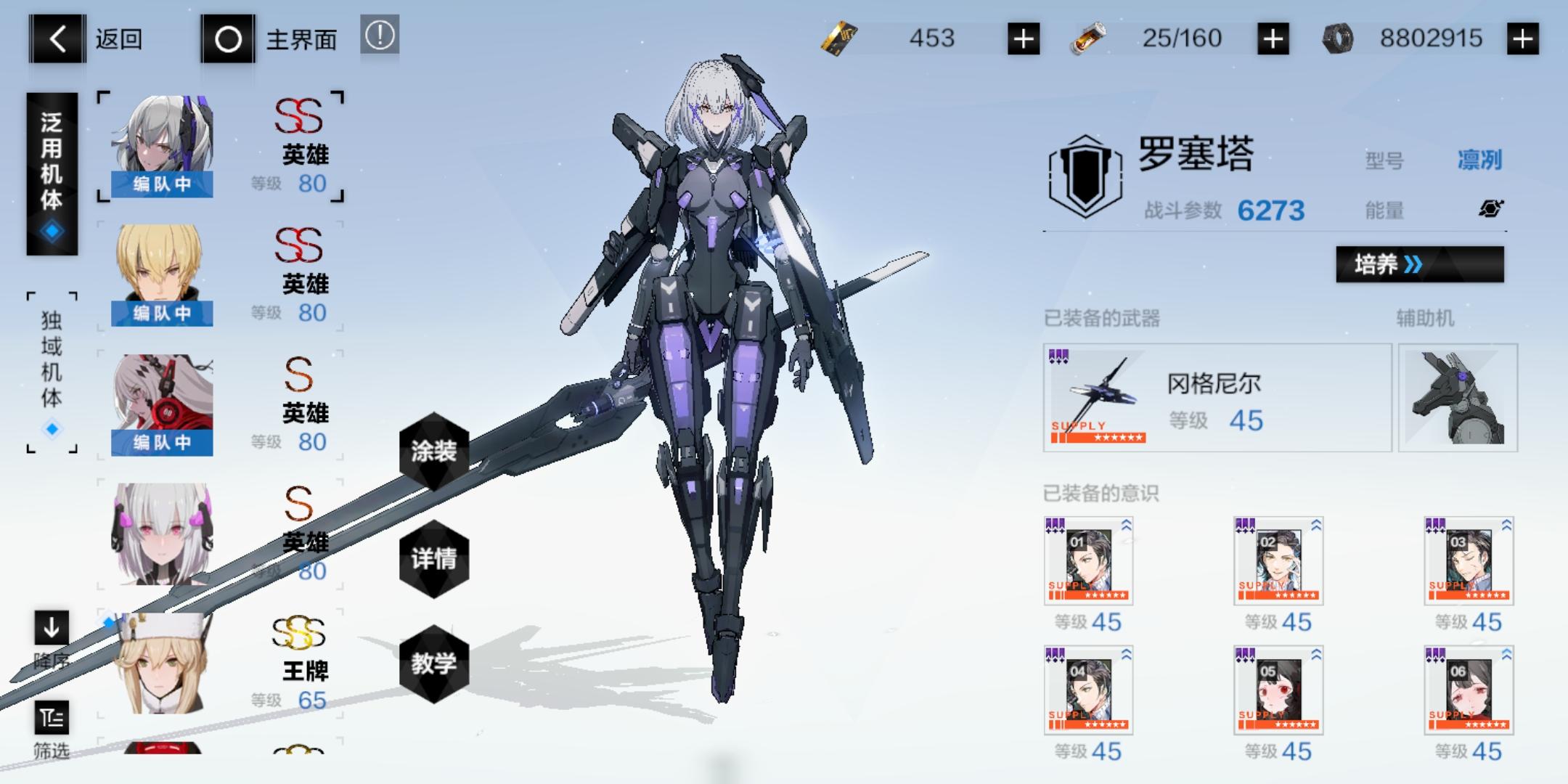Open the 涂装 paint hexagon icon
Viewport: 1568px width, 784px height.
coord(433,450)
